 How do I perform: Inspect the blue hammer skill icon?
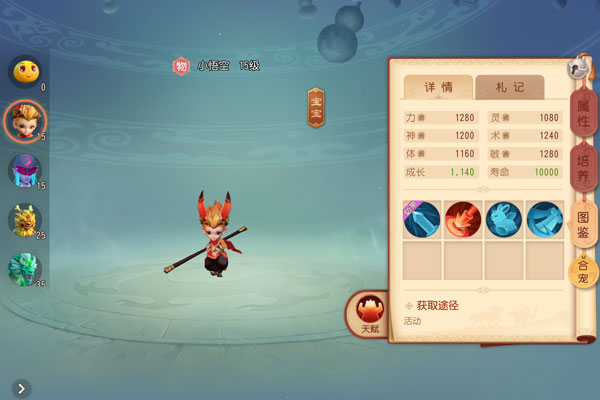point(545,219)
